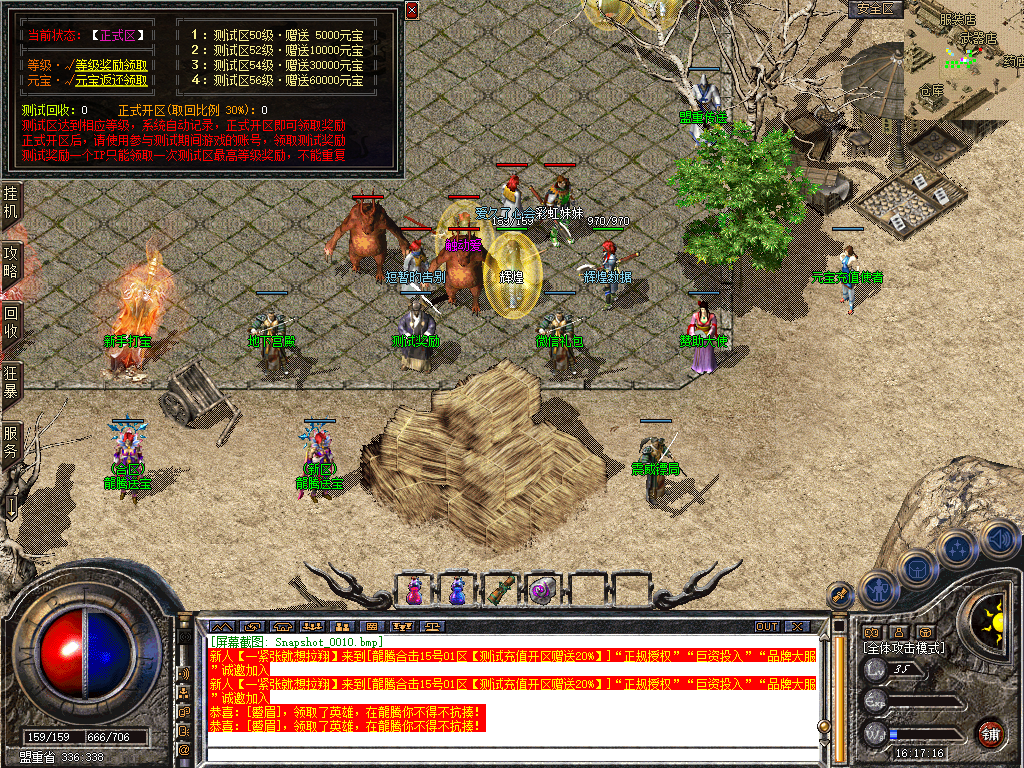
Task: Claim the 元宝返还领取 refund link
Action: (111, 81)
